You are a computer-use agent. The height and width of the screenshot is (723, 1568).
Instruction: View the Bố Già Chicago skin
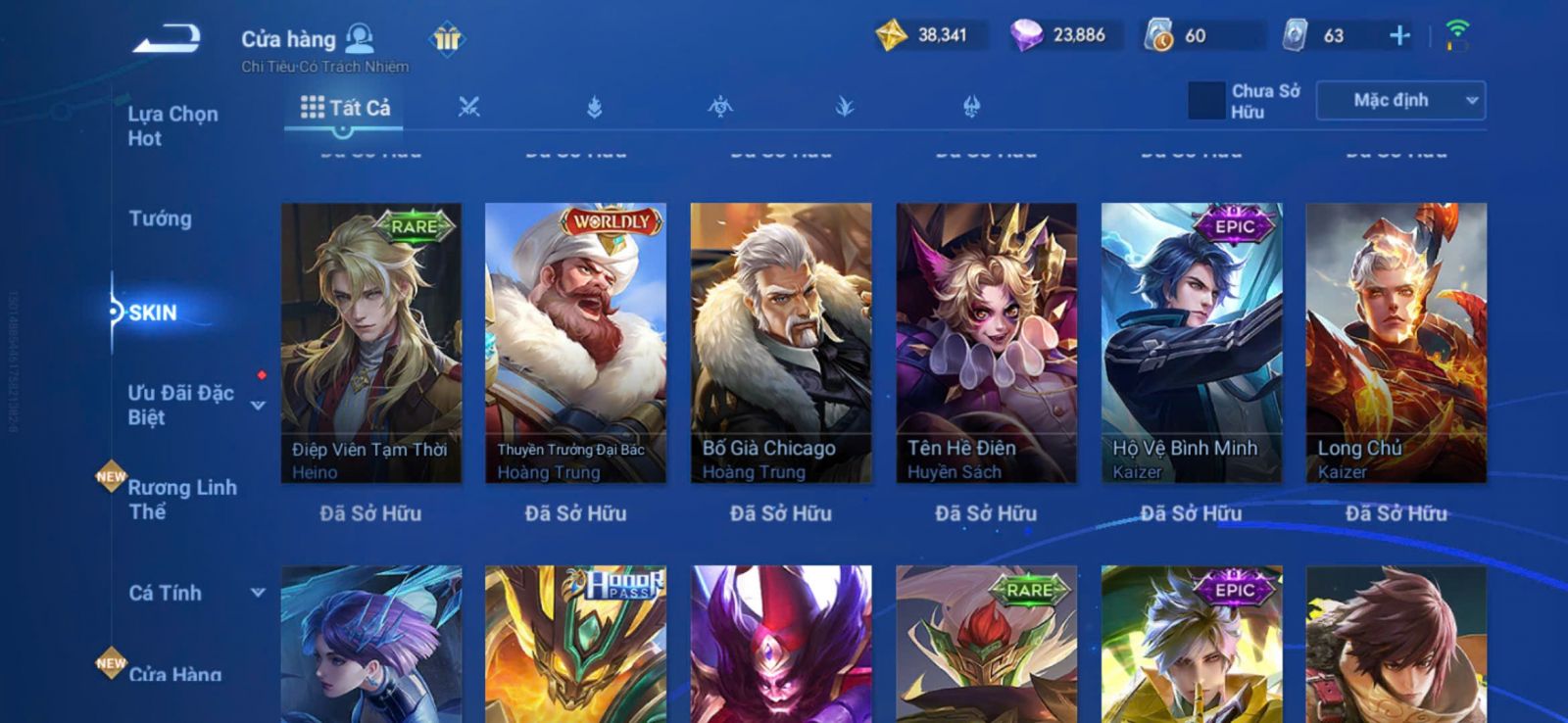781,342
